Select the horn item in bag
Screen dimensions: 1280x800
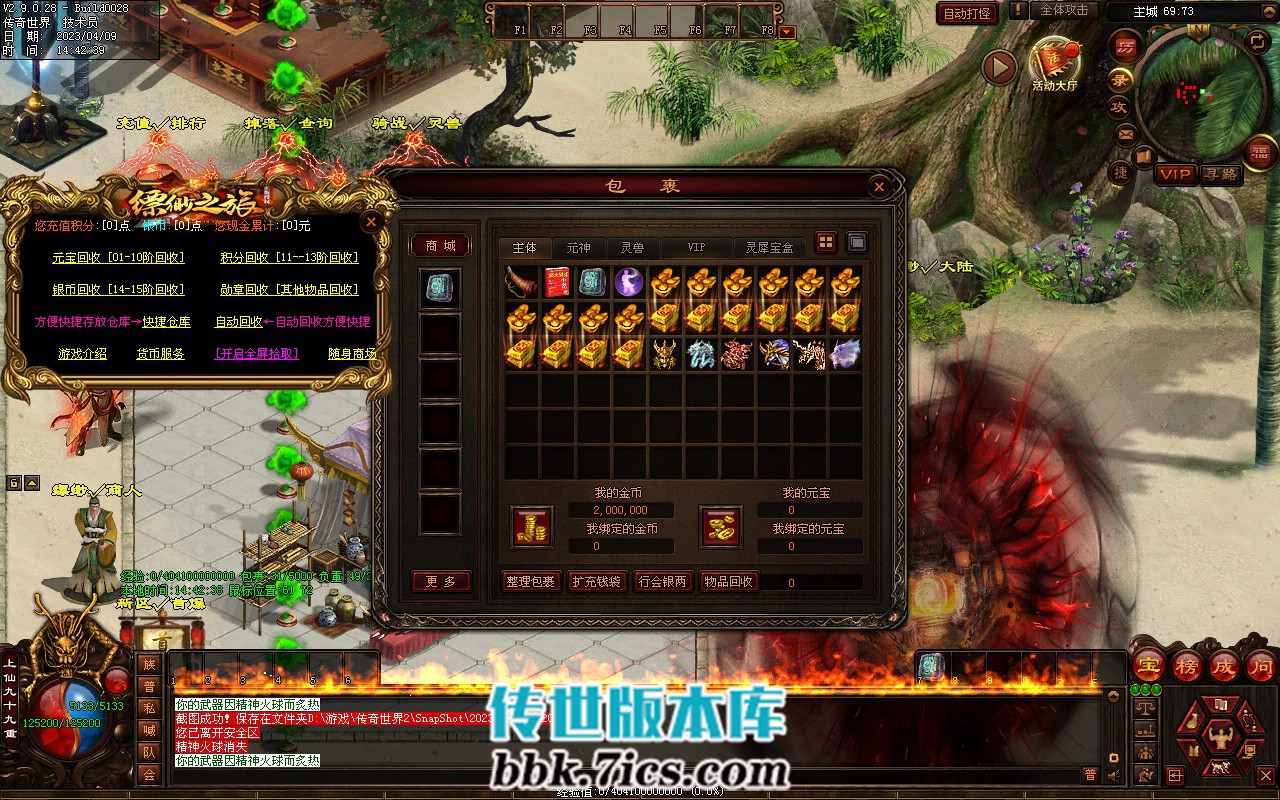pos(521,283)
